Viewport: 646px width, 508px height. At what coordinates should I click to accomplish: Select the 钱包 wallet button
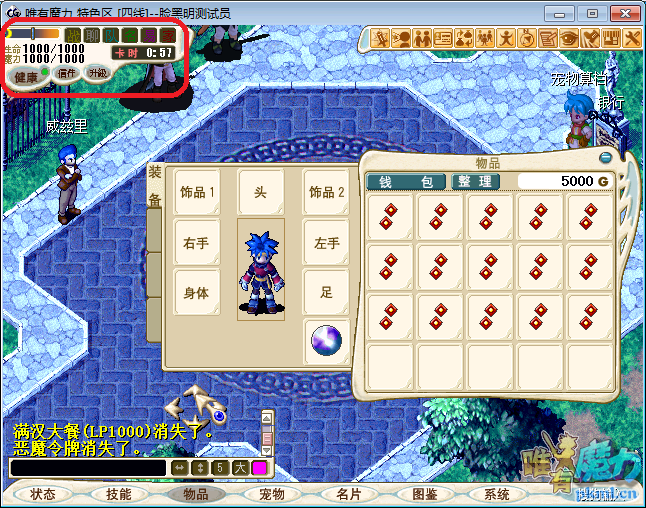click(405, 181)
